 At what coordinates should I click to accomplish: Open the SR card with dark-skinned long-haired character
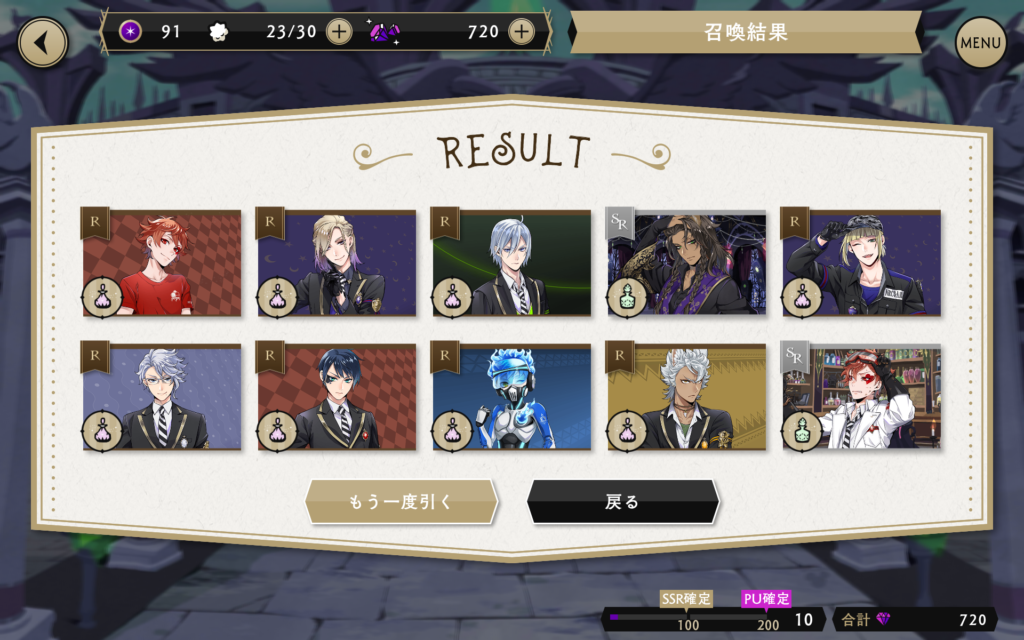(687, 264)
